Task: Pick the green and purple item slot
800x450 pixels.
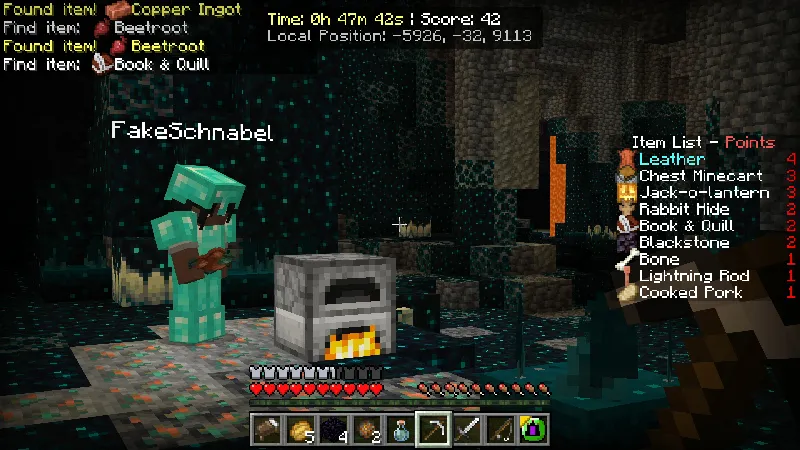Action: point(532,429)
